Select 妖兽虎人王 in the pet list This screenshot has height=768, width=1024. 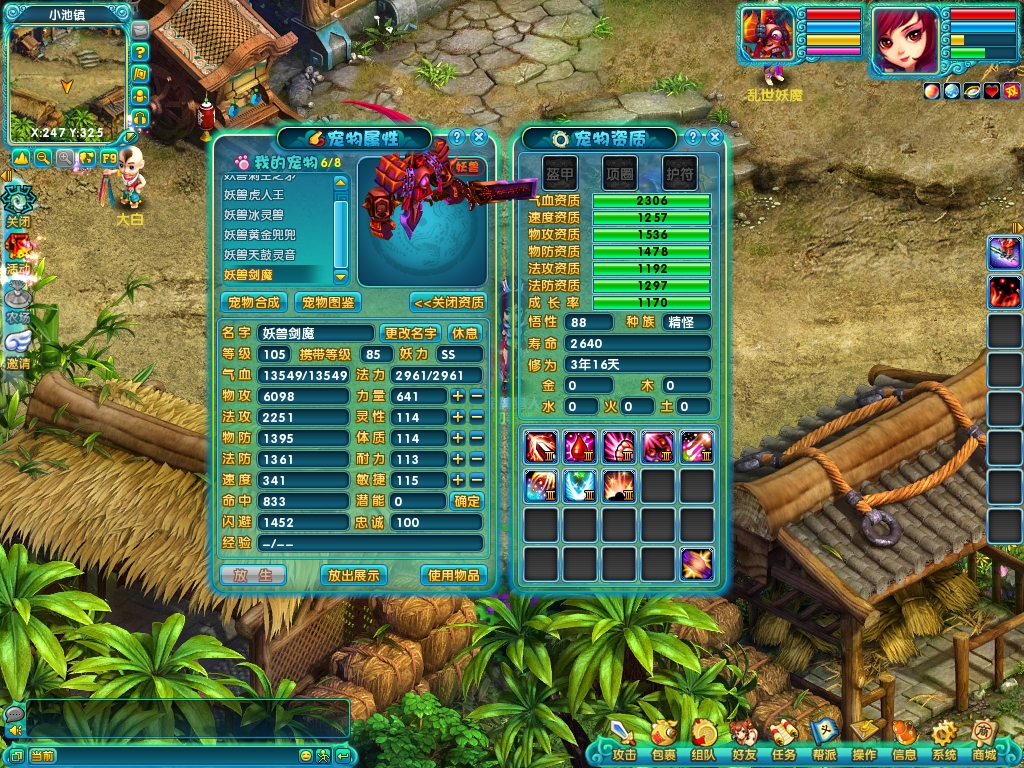point(254,195)
